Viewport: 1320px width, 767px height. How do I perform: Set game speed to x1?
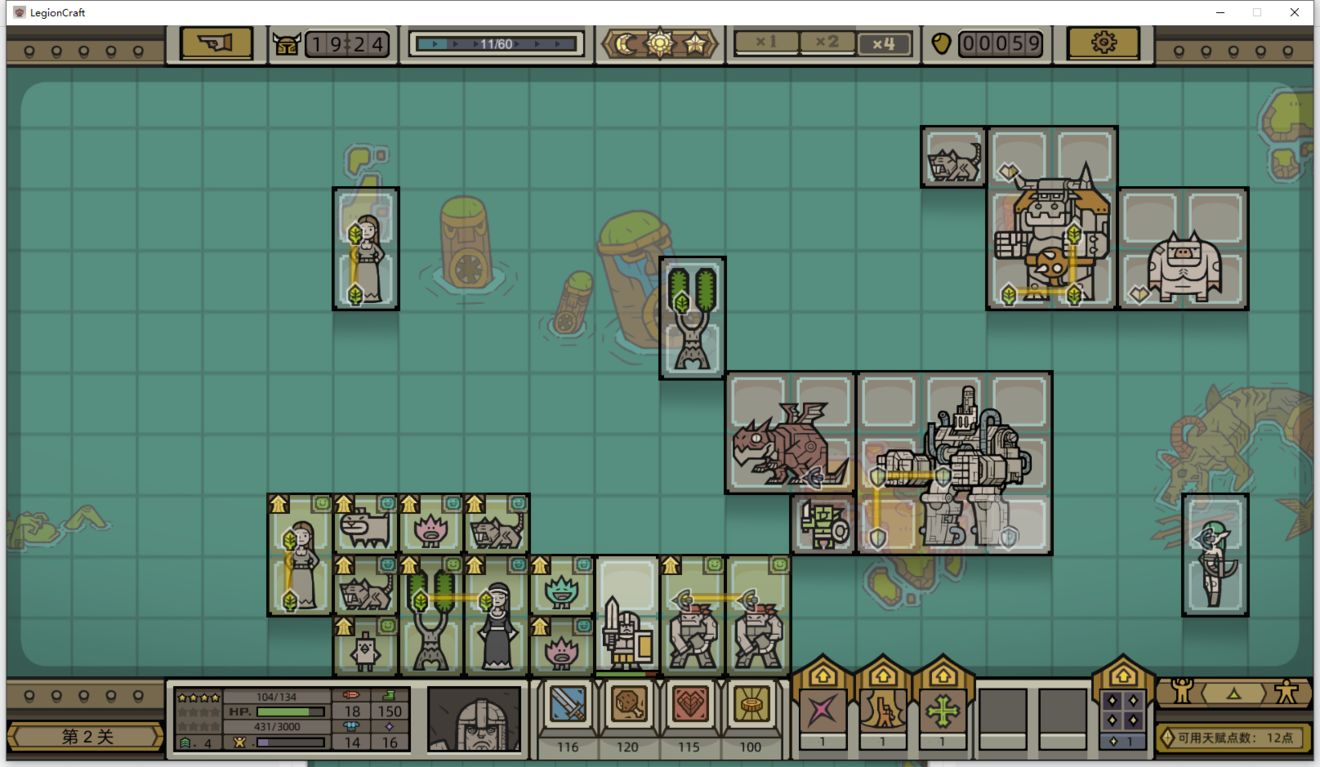[766, 43]
